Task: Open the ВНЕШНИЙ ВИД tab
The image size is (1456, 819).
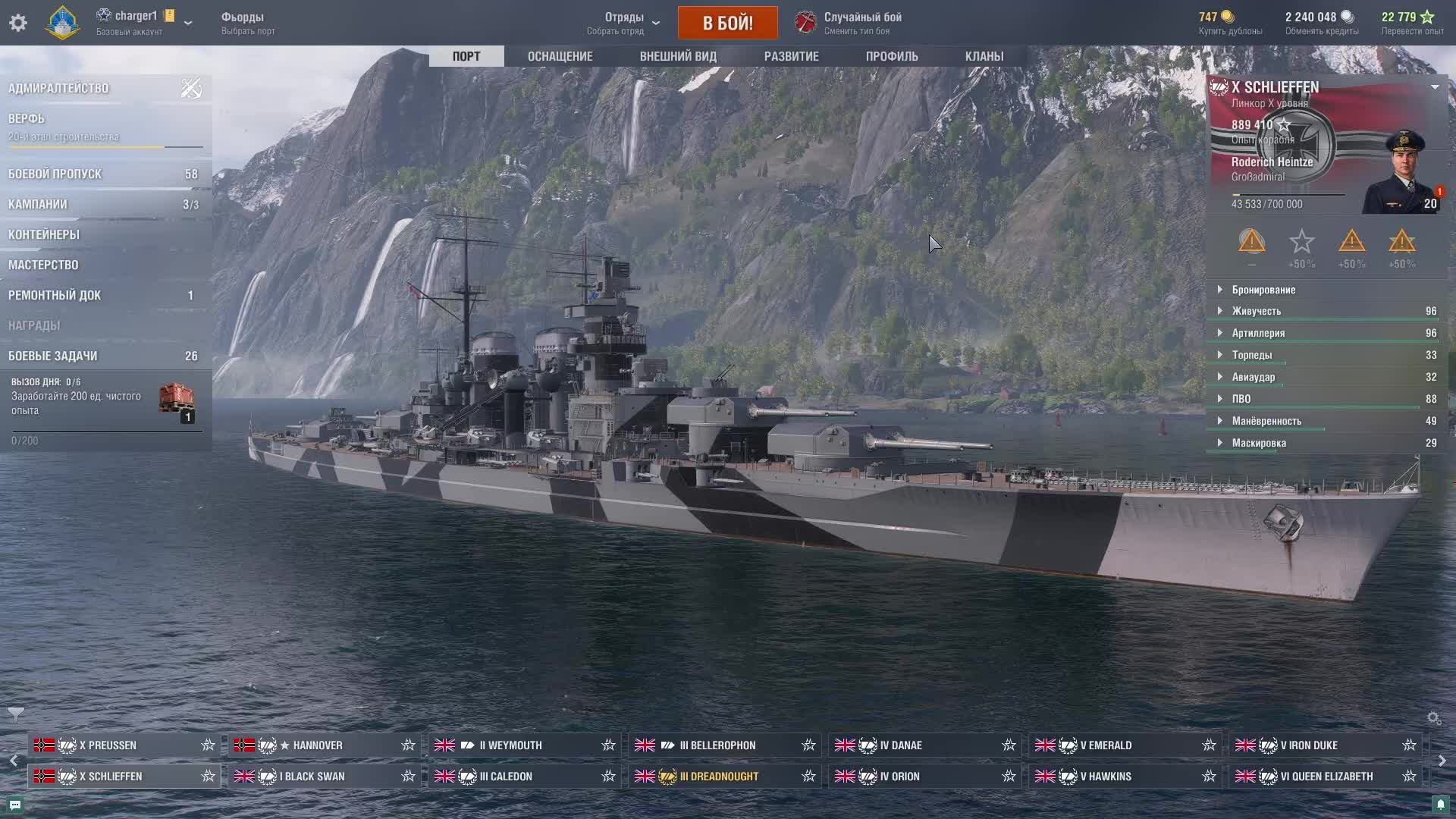Action: click(x=678, y=56)
